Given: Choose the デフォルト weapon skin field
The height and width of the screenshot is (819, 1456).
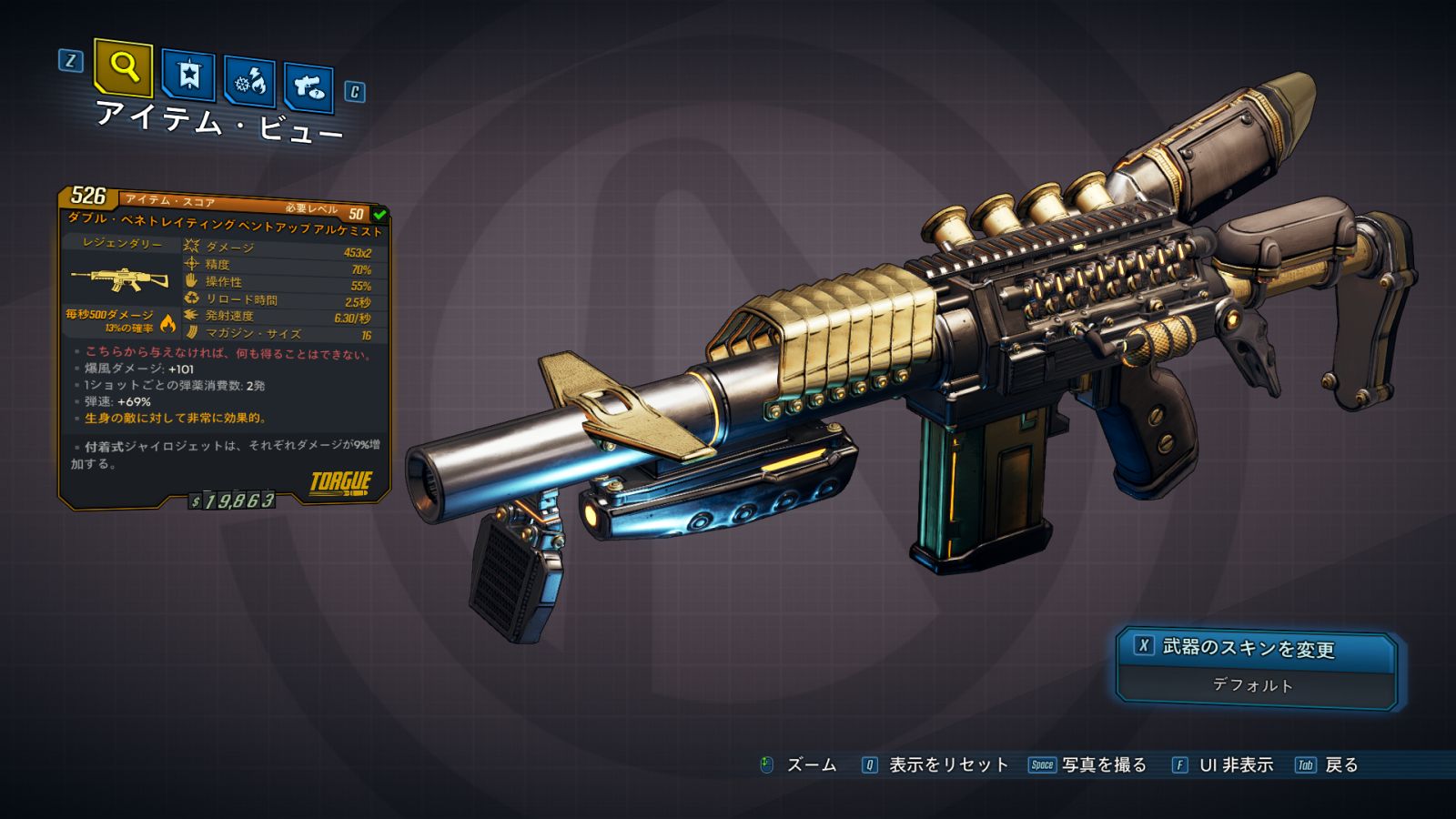Looking at the screenshot, I should click(x=1253, y=685).
